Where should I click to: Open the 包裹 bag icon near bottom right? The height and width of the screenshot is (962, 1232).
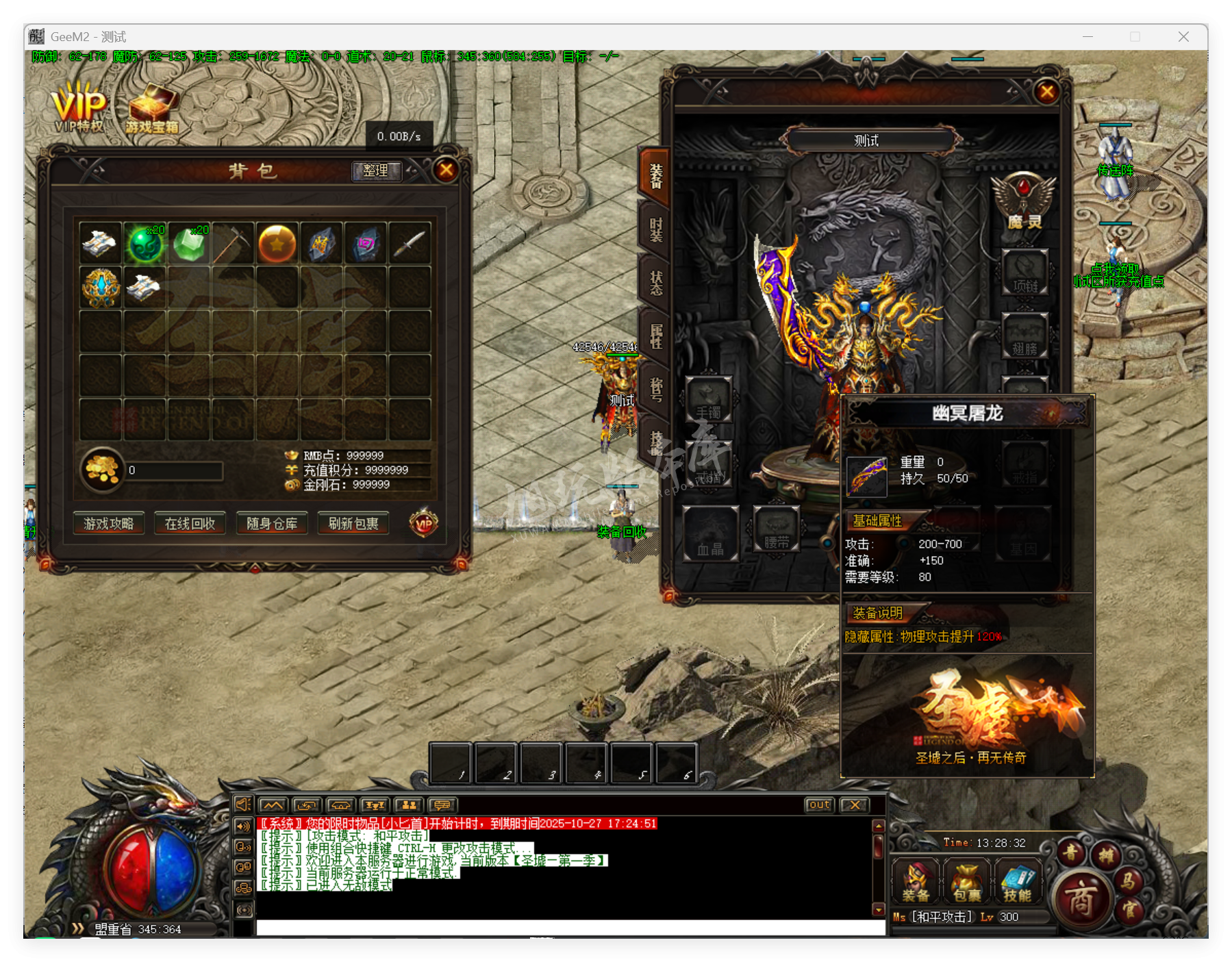967,882
